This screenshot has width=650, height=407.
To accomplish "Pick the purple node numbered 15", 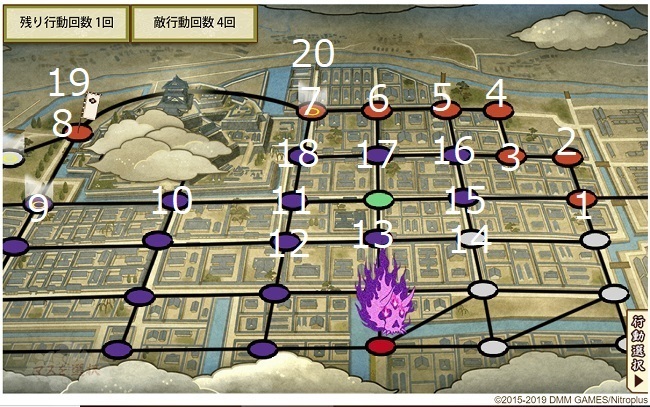I will click(x=461, y=199).
